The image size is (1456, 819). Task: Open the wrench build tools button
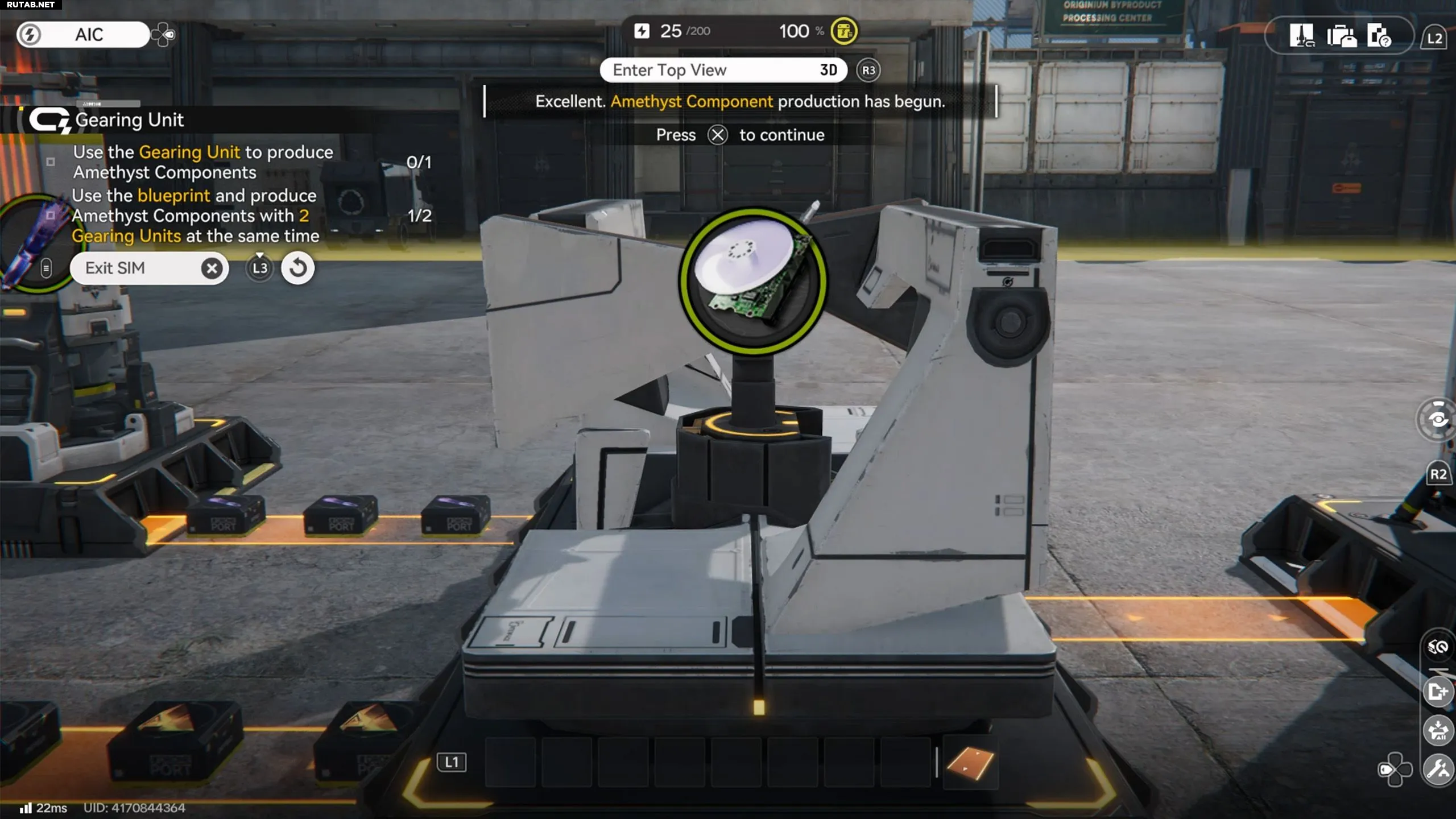[x=1437, y=770]
